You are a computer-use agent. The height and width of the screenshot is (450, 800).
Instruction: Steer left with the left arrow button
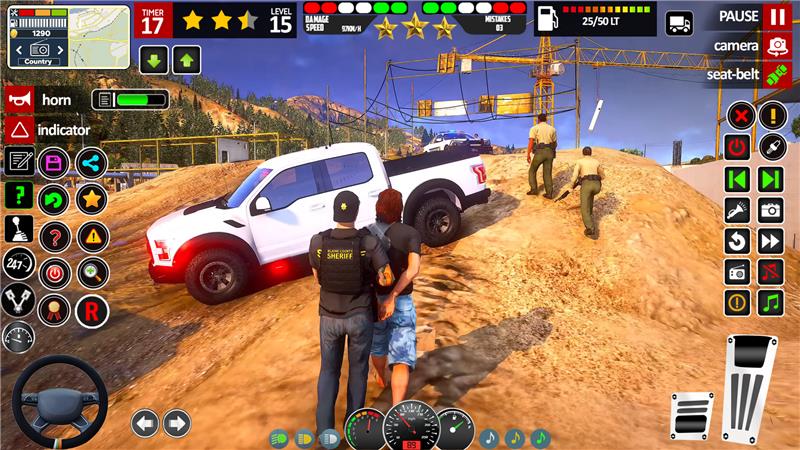coord(145,423)
